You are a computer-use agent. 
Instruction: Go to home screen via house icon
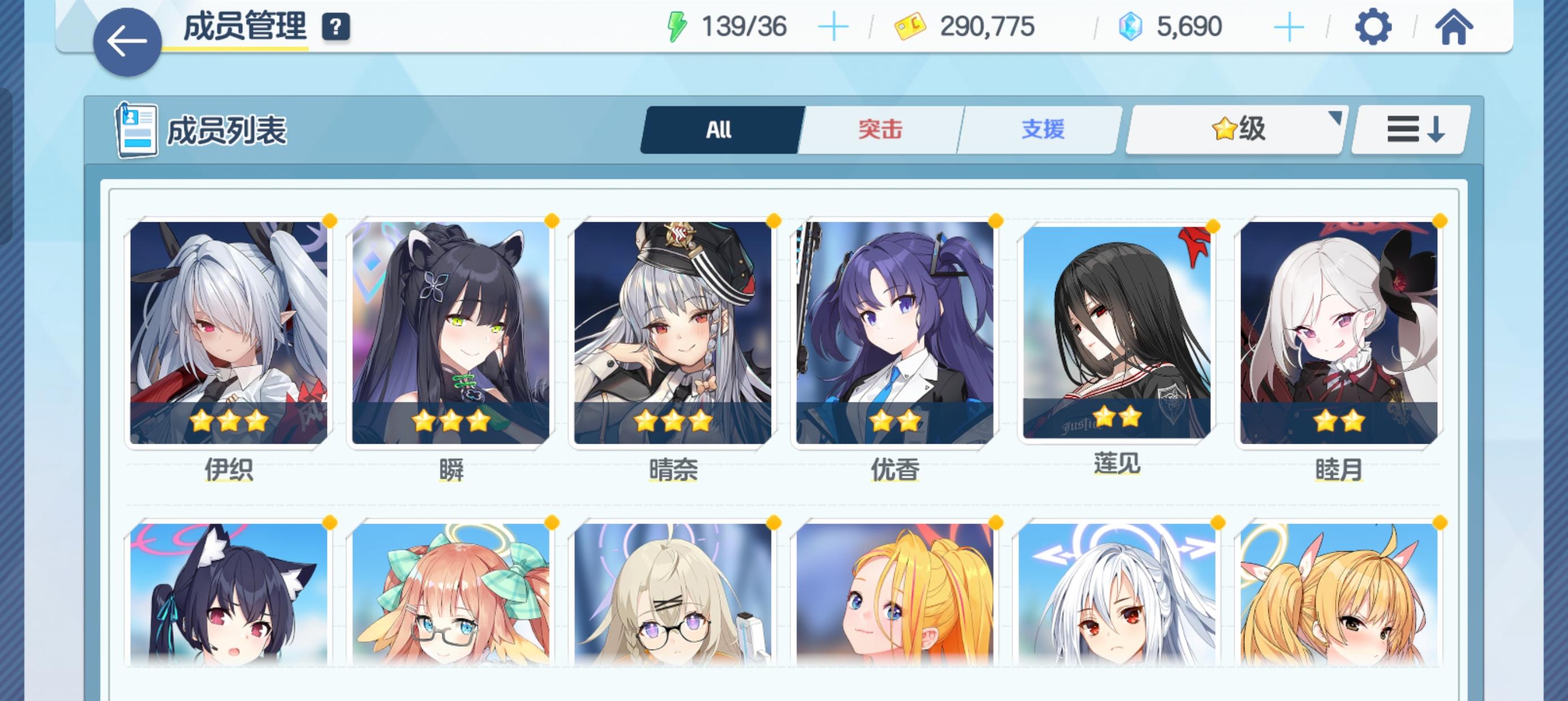coord(1455,27)
